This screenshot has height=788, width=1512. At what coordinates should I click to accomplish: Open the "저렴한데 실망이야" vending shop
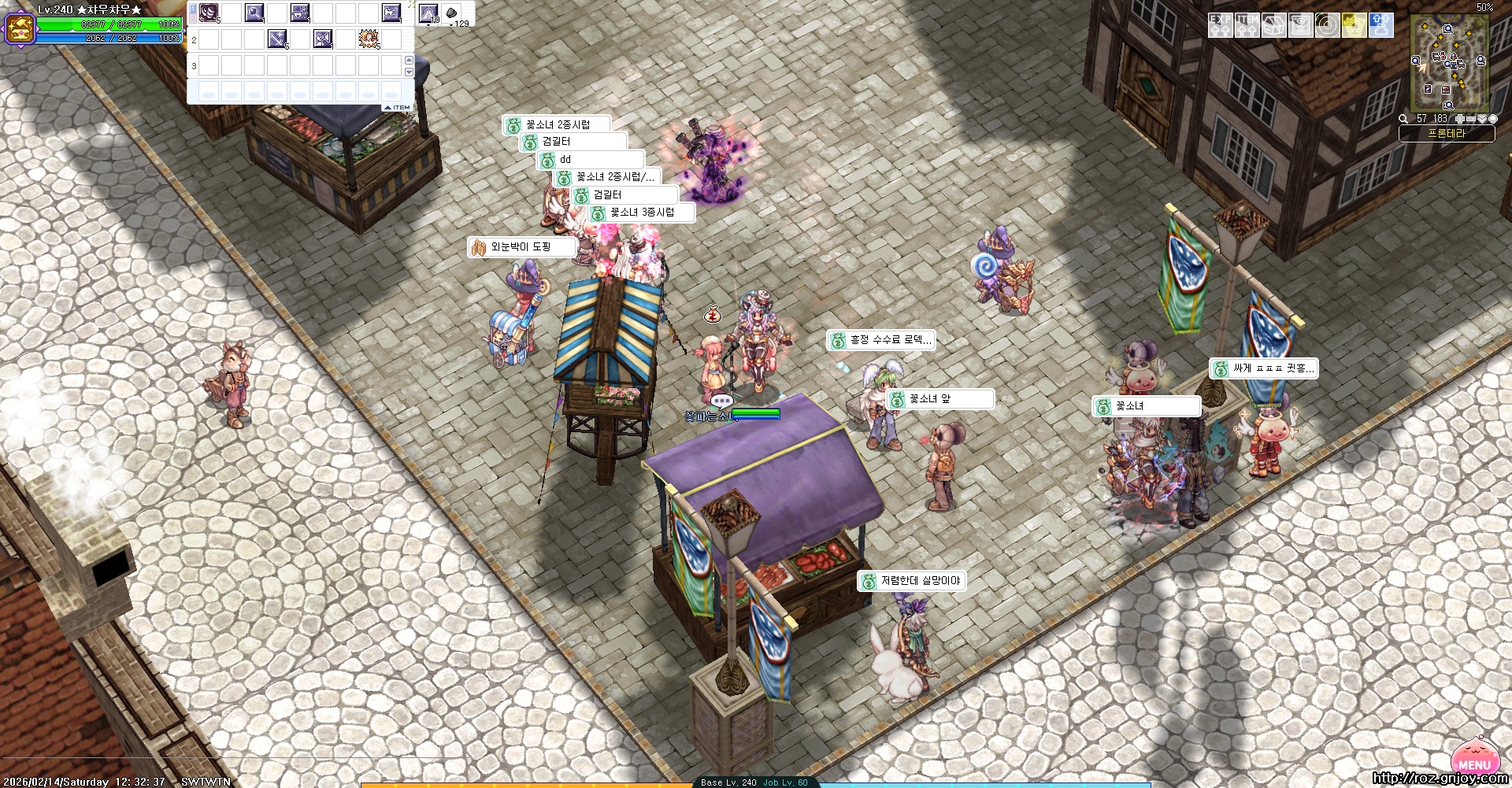click(x=912, y=581)
